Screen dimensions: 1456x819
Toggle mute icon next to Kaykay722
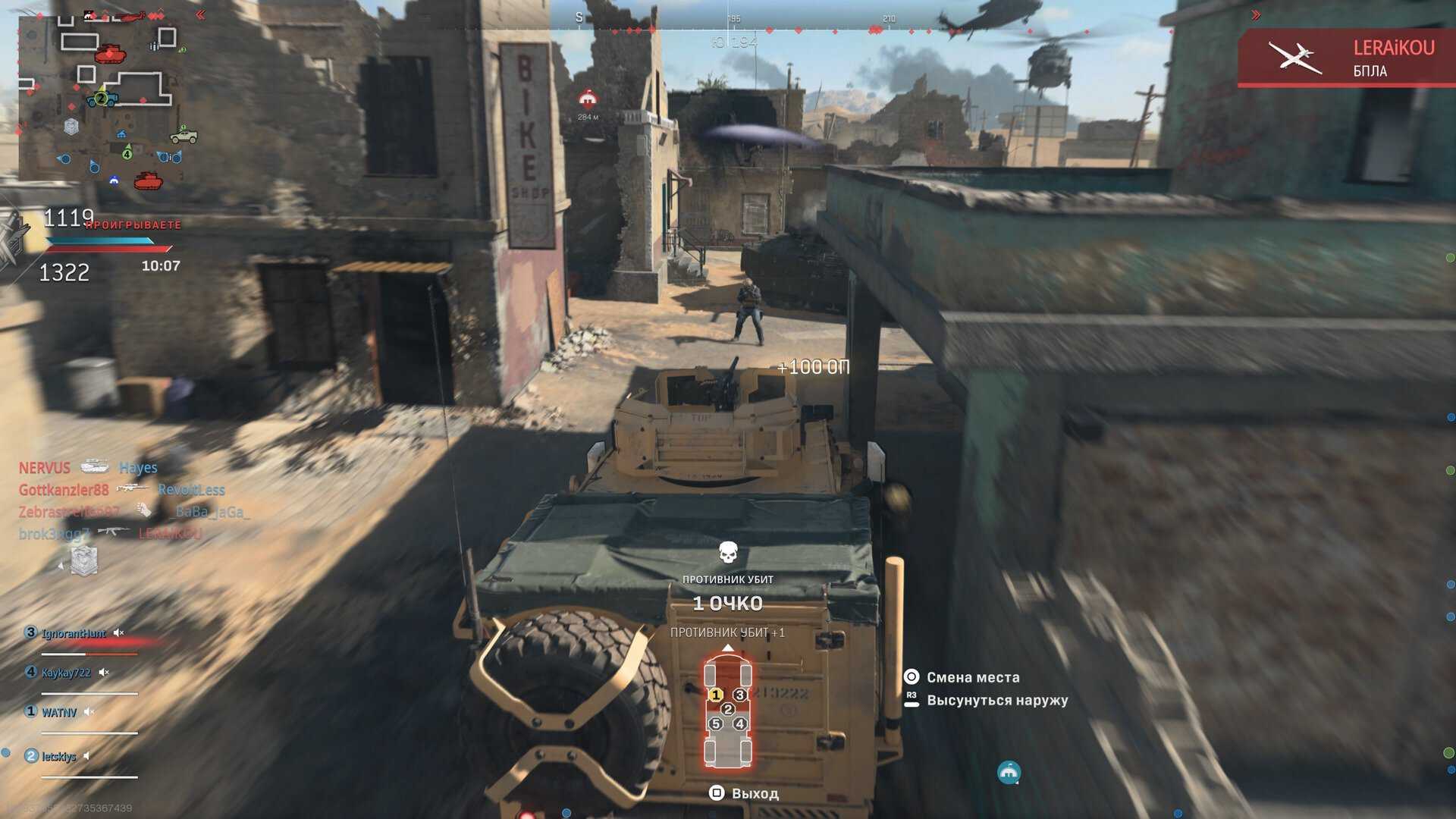105,673
